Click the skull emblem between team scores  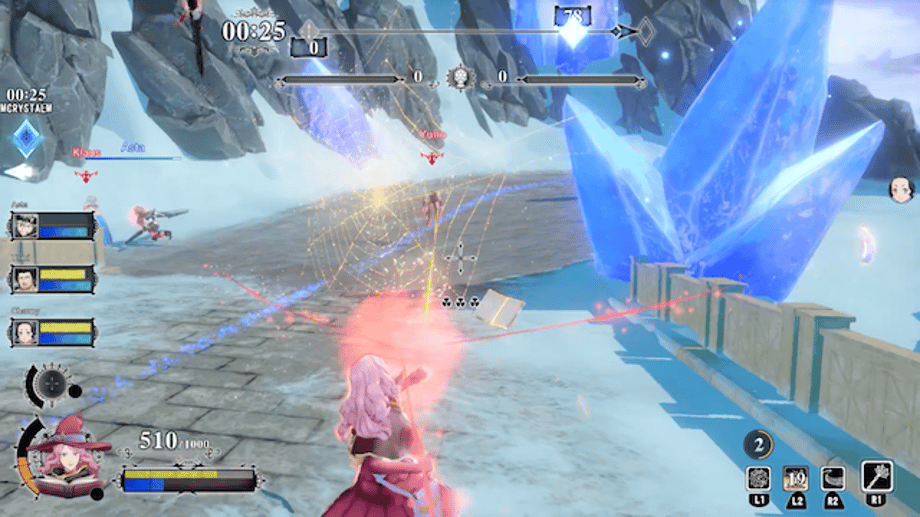(460, 77)
